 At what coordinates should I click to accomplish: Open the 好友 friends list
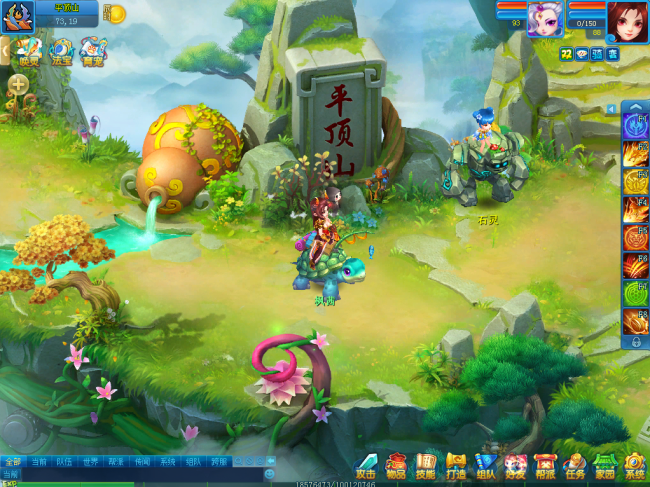point(515,465)
